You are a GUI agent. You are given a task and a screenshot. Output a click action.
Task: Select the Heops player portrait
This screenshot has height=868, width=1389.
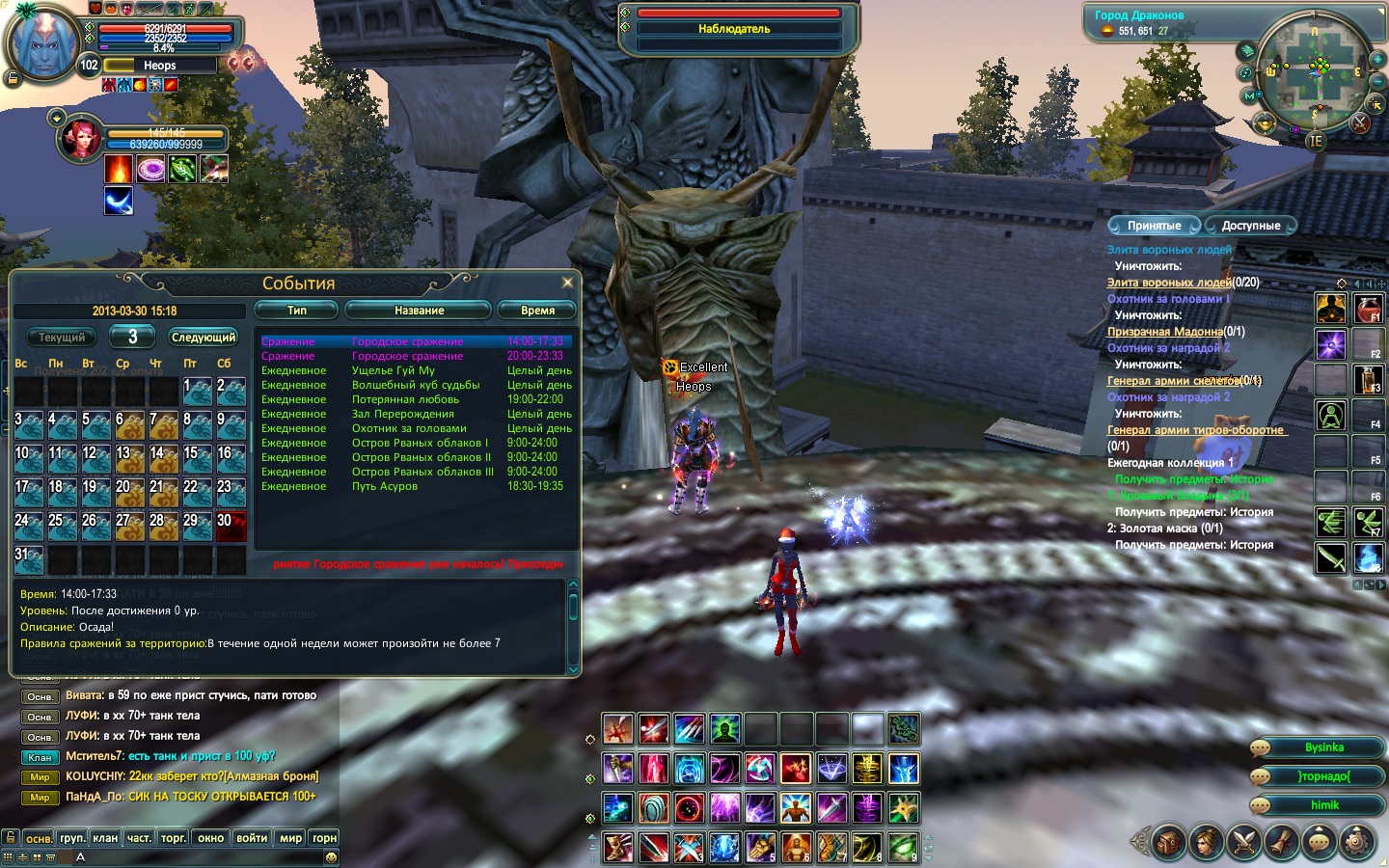(x=43, y=43)
